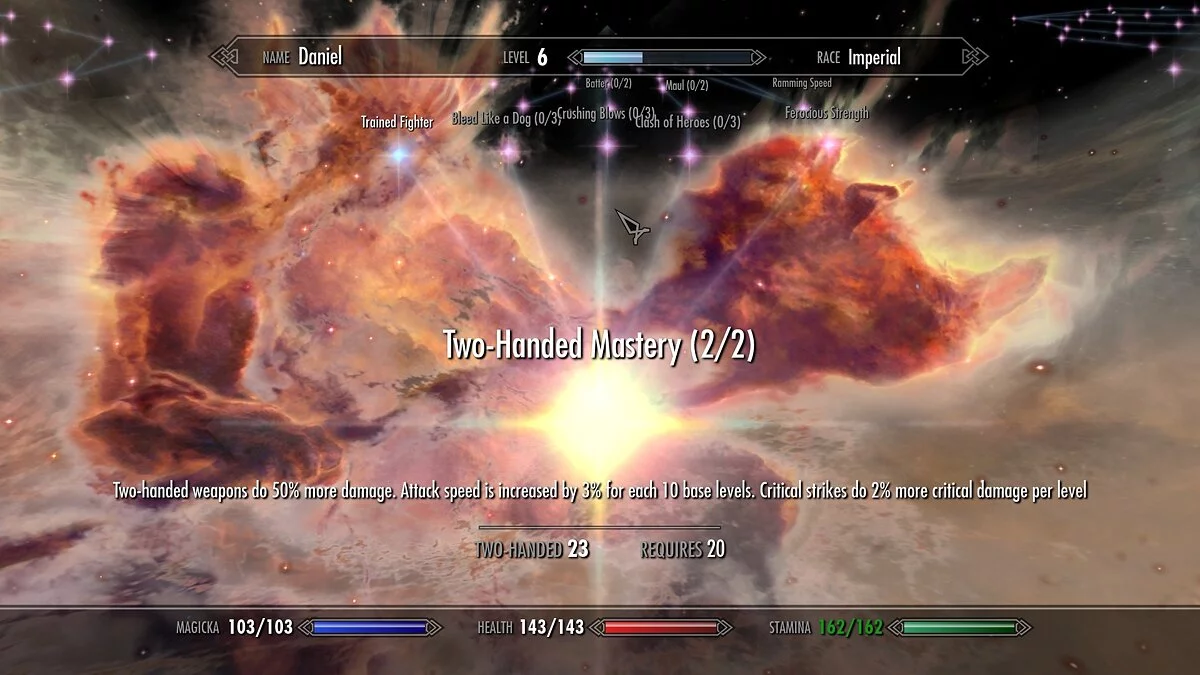
Task: Choose the Bleed Like a Dog perk
Action: [x=505, y=119]
